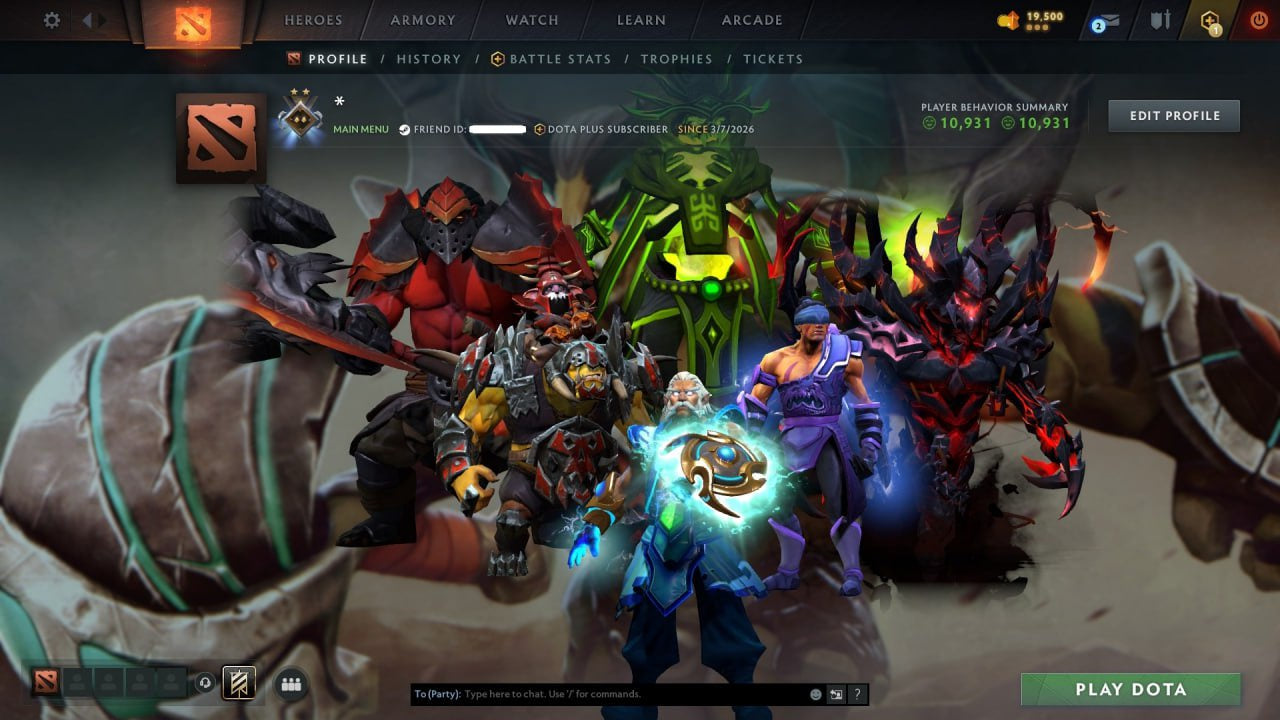Click the Edit Profile button
This screenshot has height=720, width=1280.
[x=1173, y=115]
